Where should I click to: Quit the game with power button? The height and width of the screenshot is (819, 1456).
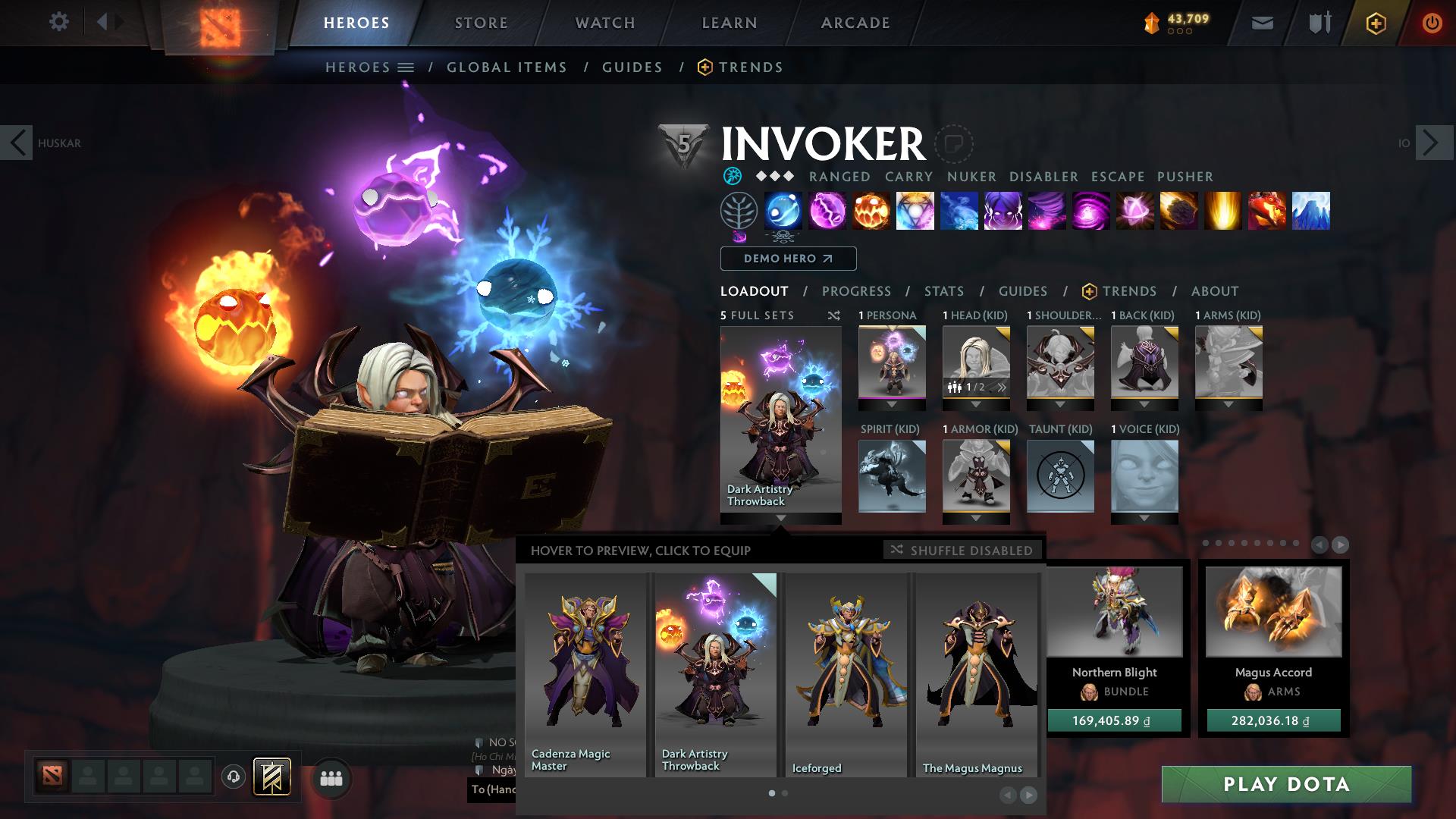click(x=1432, y=23)
